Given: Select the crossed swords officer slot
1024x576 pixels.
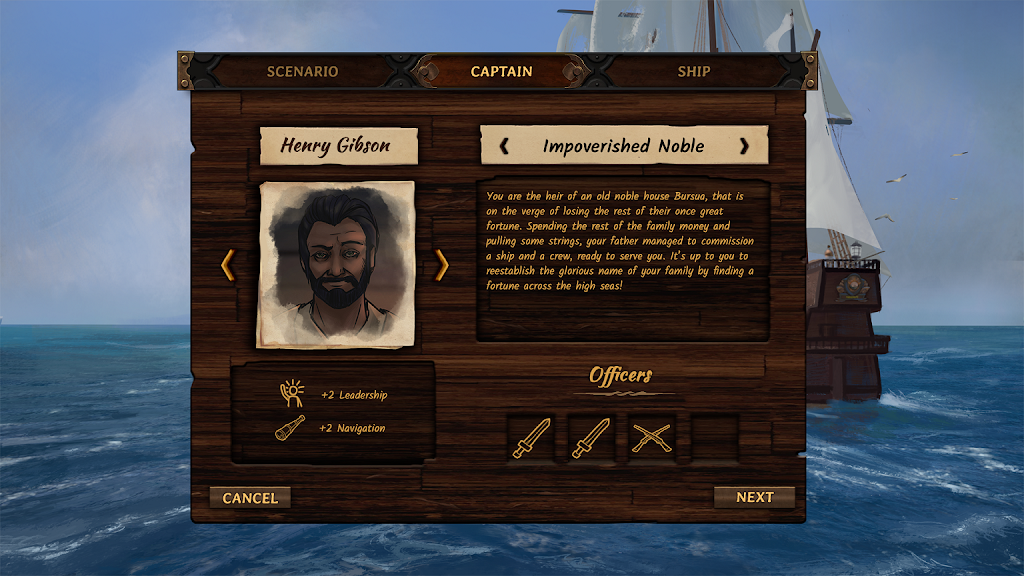Looking at the screenshot, I should pos(652,438).
